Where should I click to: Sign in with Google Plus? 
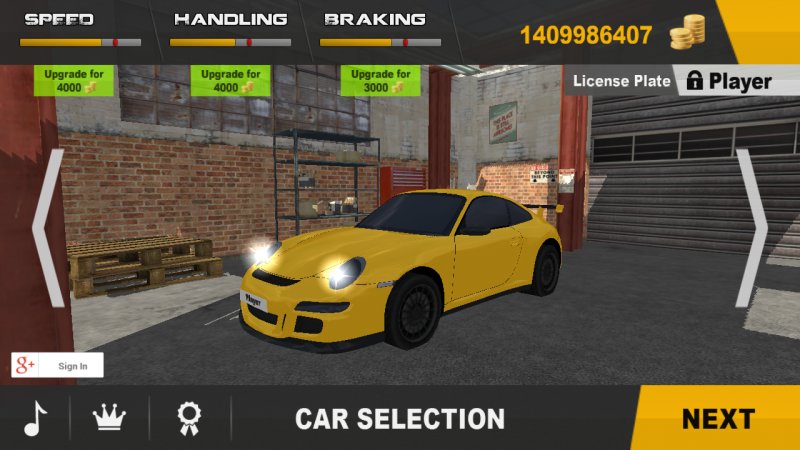tap(57, 365)
